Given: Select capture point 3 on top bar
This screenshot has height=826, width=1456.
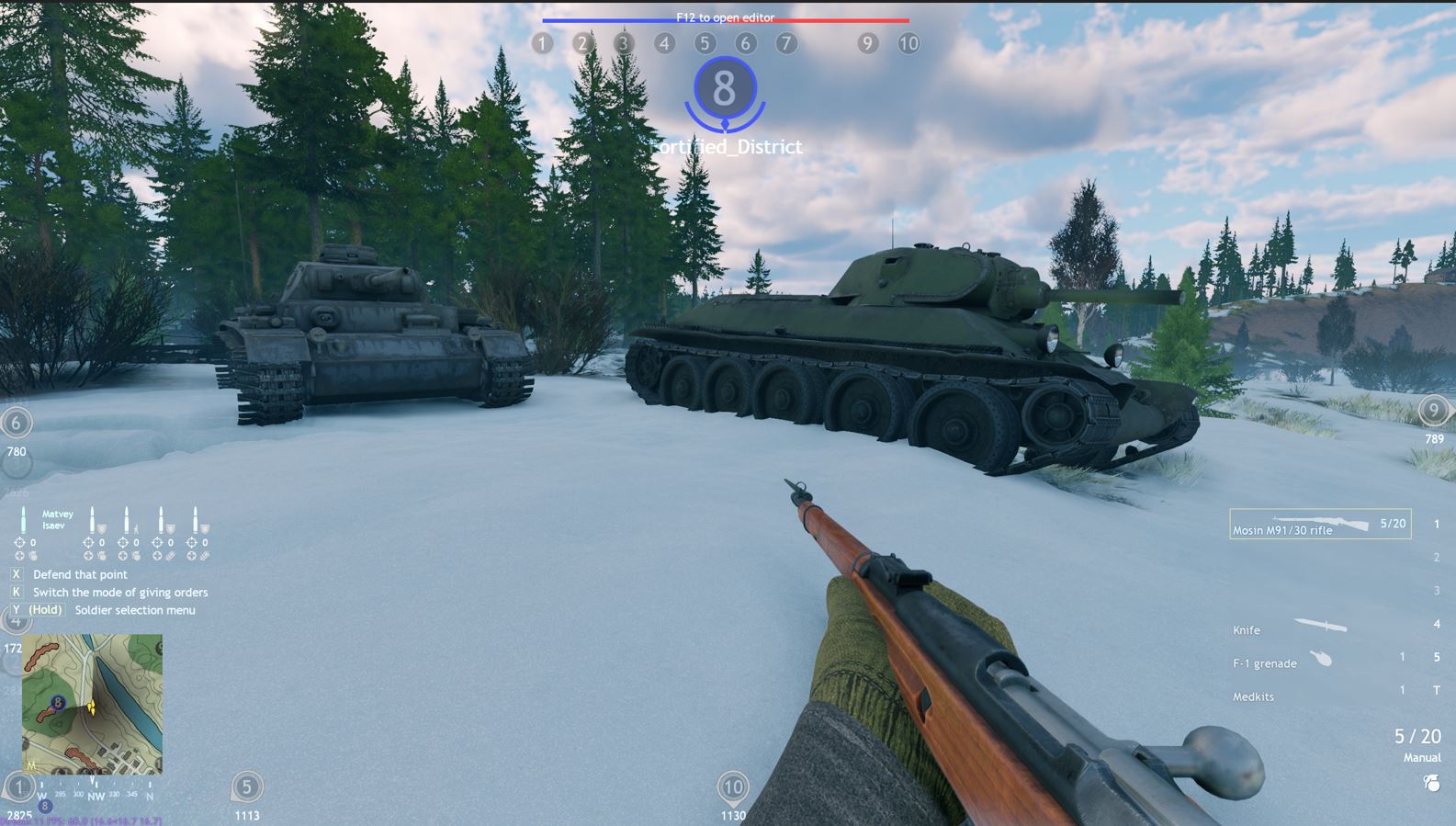Looking at the screenshot, I should (x=623, y=42).
